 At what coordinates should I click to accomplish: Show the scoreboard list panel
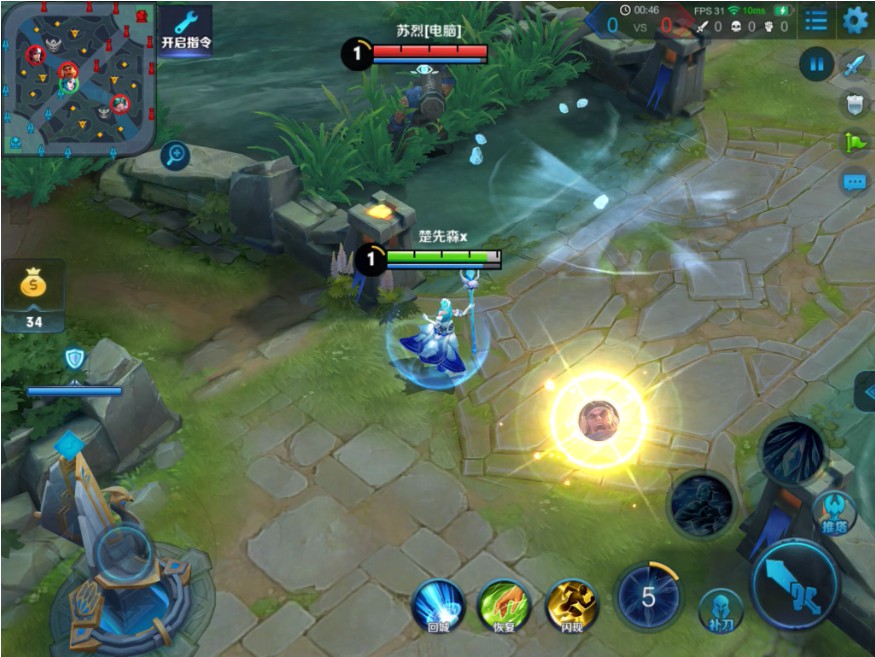816,20
